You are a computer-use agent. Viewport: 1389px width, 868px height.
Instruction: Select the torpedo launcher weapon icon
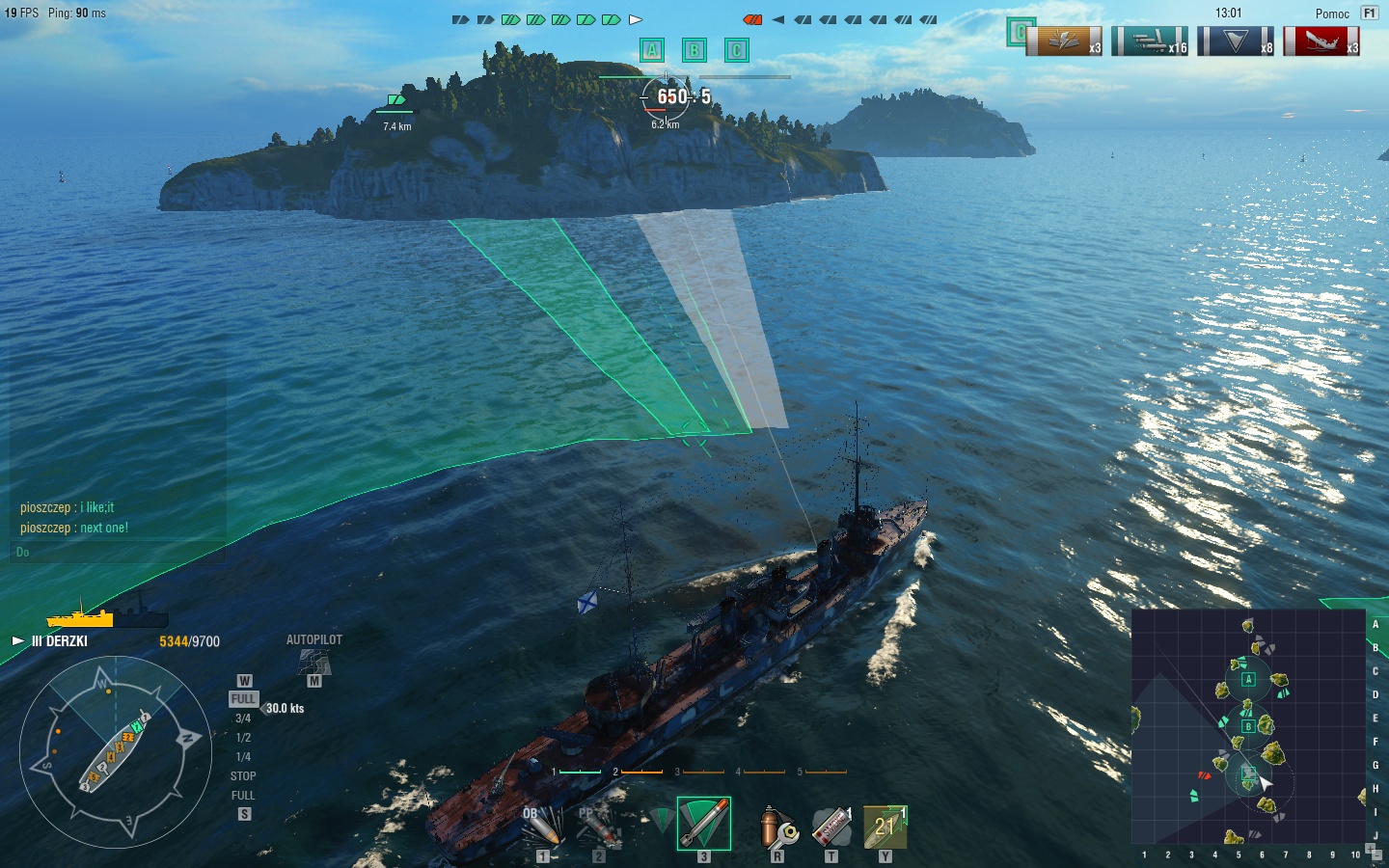(x=703, y=824)
